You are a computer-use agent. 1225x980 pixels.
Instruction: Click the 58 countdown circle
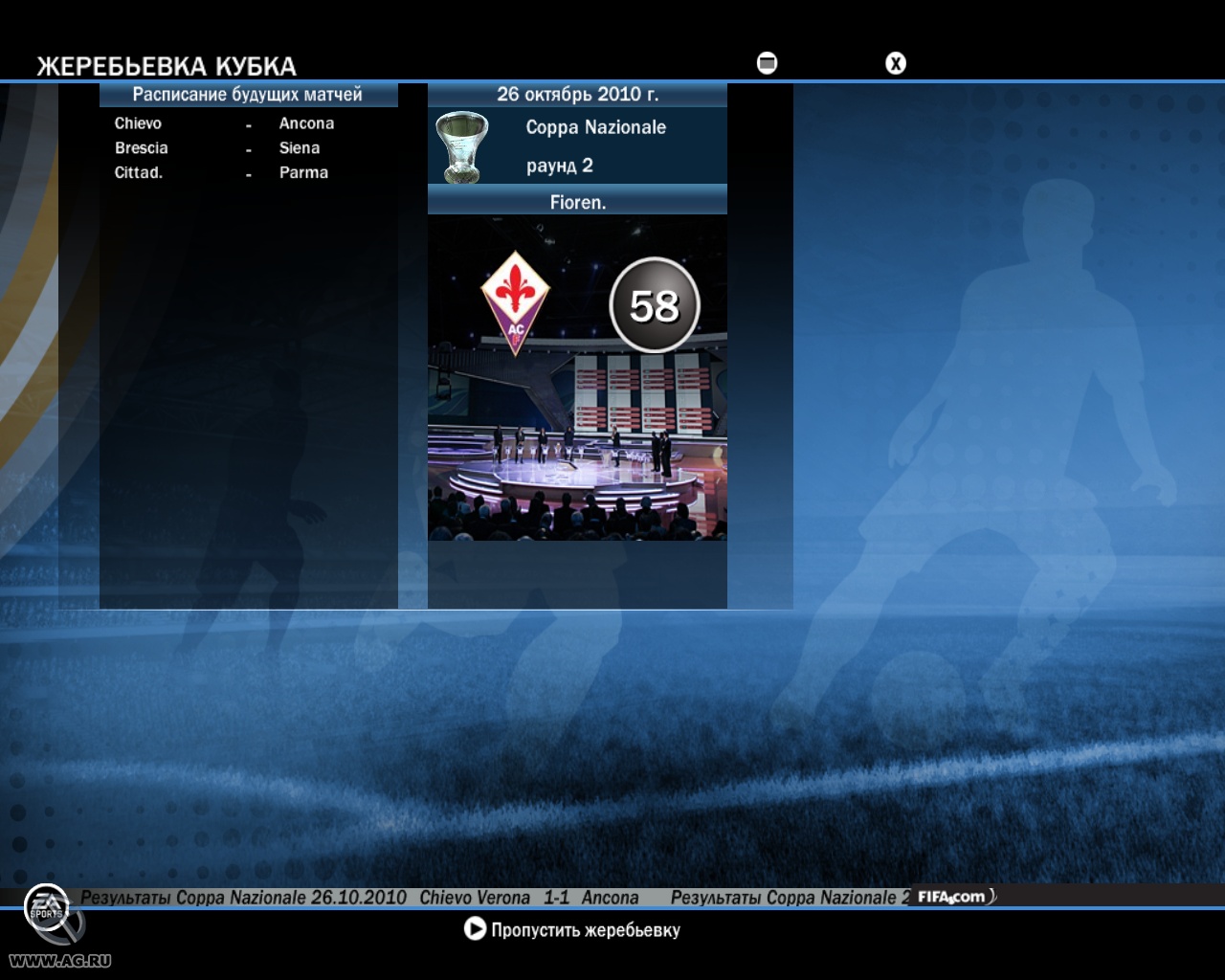point(655,304)
